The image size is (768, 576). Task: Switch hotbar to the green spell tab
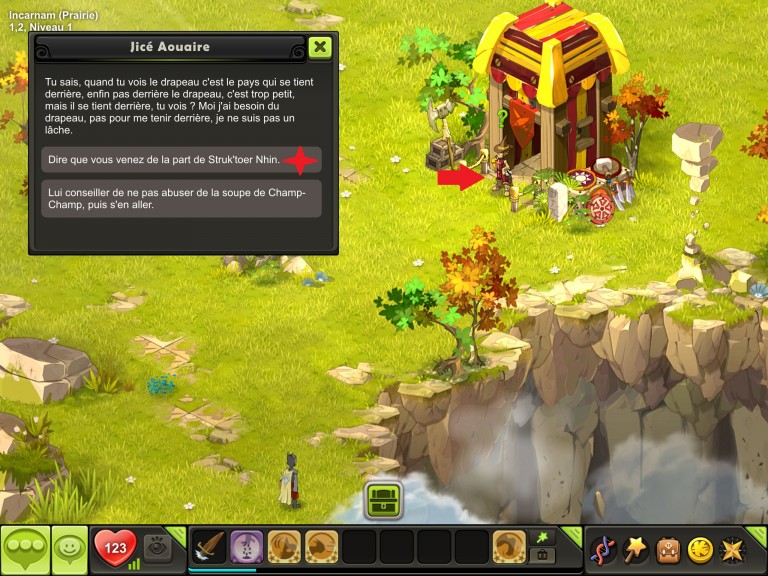click(x=545, y=537)
